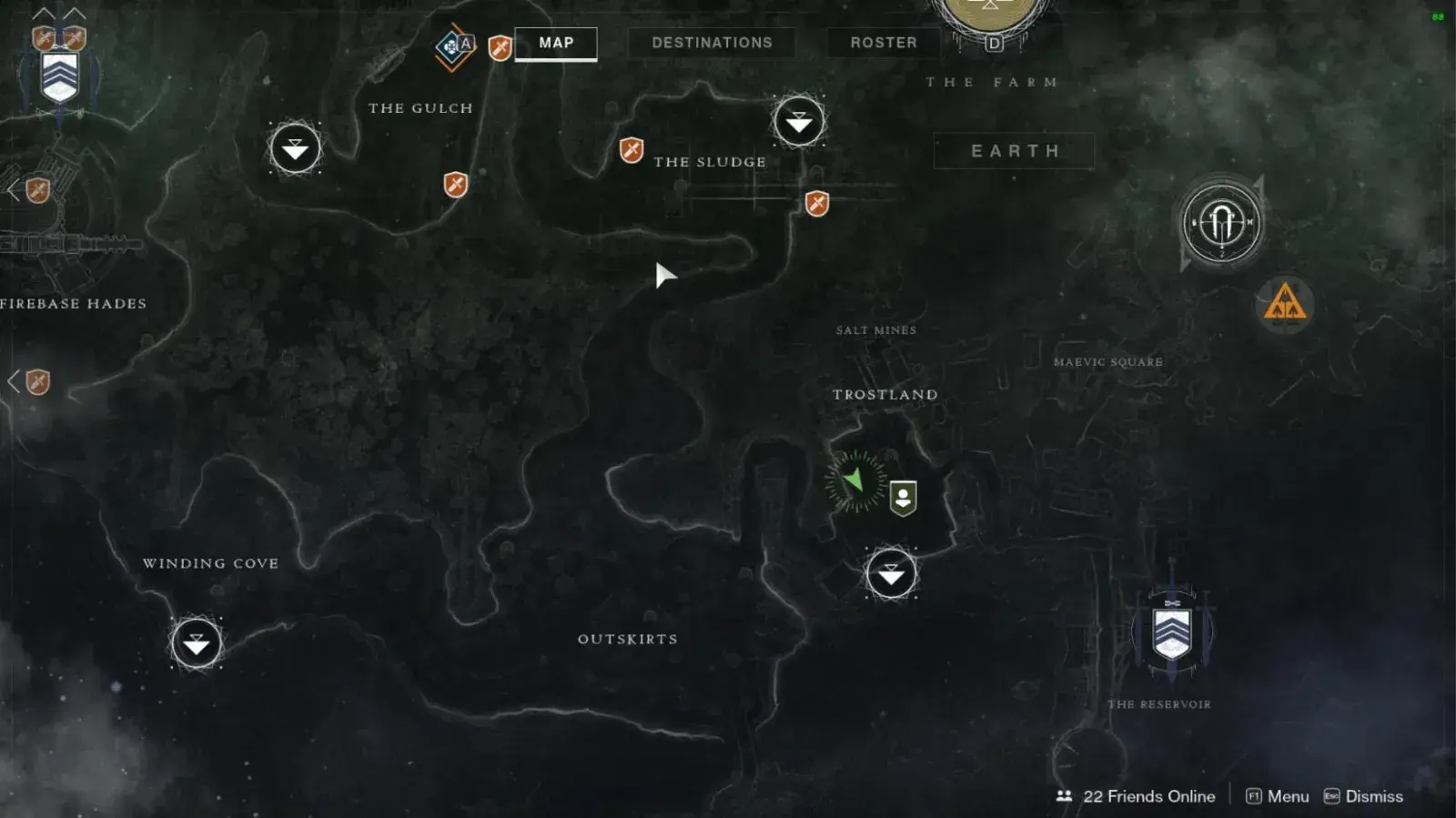Open the circular arch activity icon
The height and width of the screenshot is (818, 1456).
point(1221,223)
